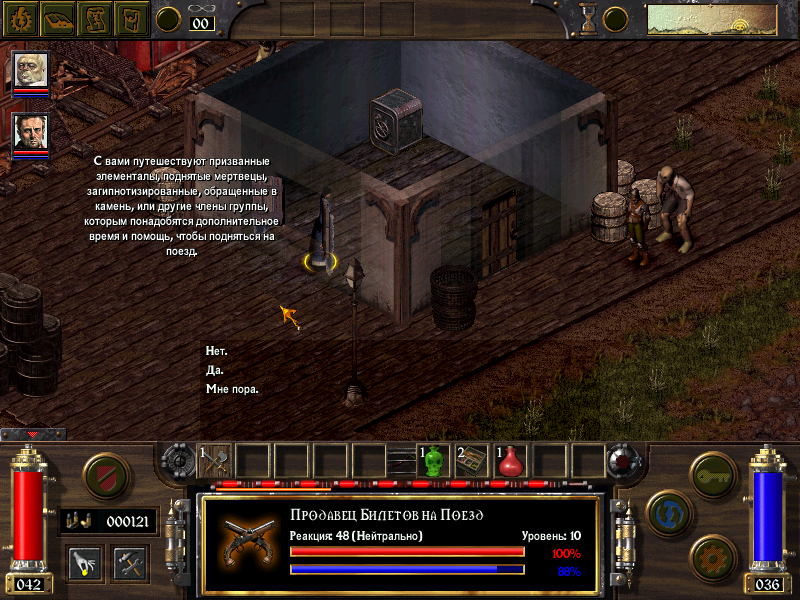Image resolution: width=800 pixels, height=600 pixels.
Task: Toggle the red shield combat mode button
Action: click(x=104, y=474)
